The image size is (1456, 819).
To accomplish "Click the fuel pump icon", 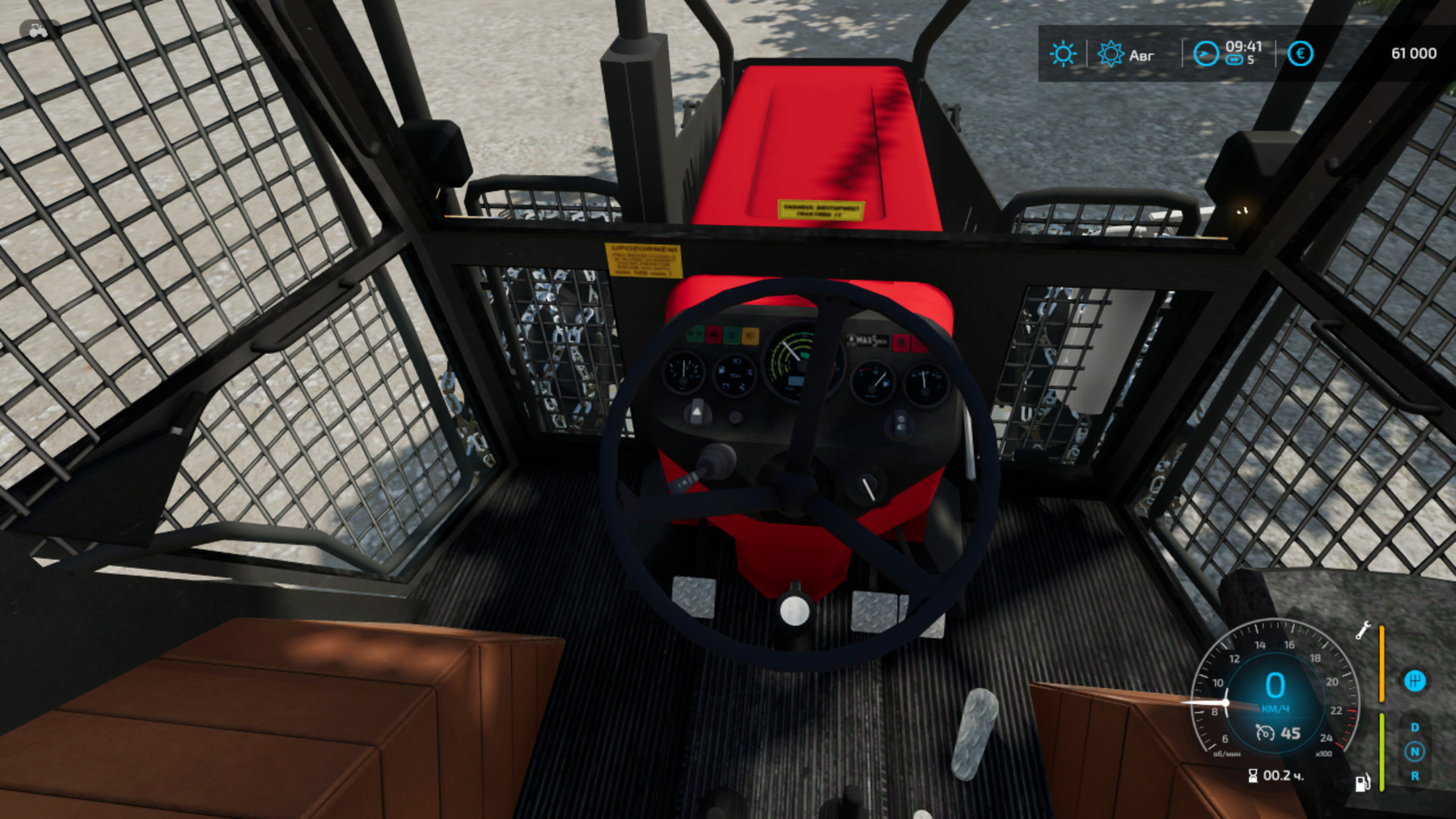I will (1362, 782).
